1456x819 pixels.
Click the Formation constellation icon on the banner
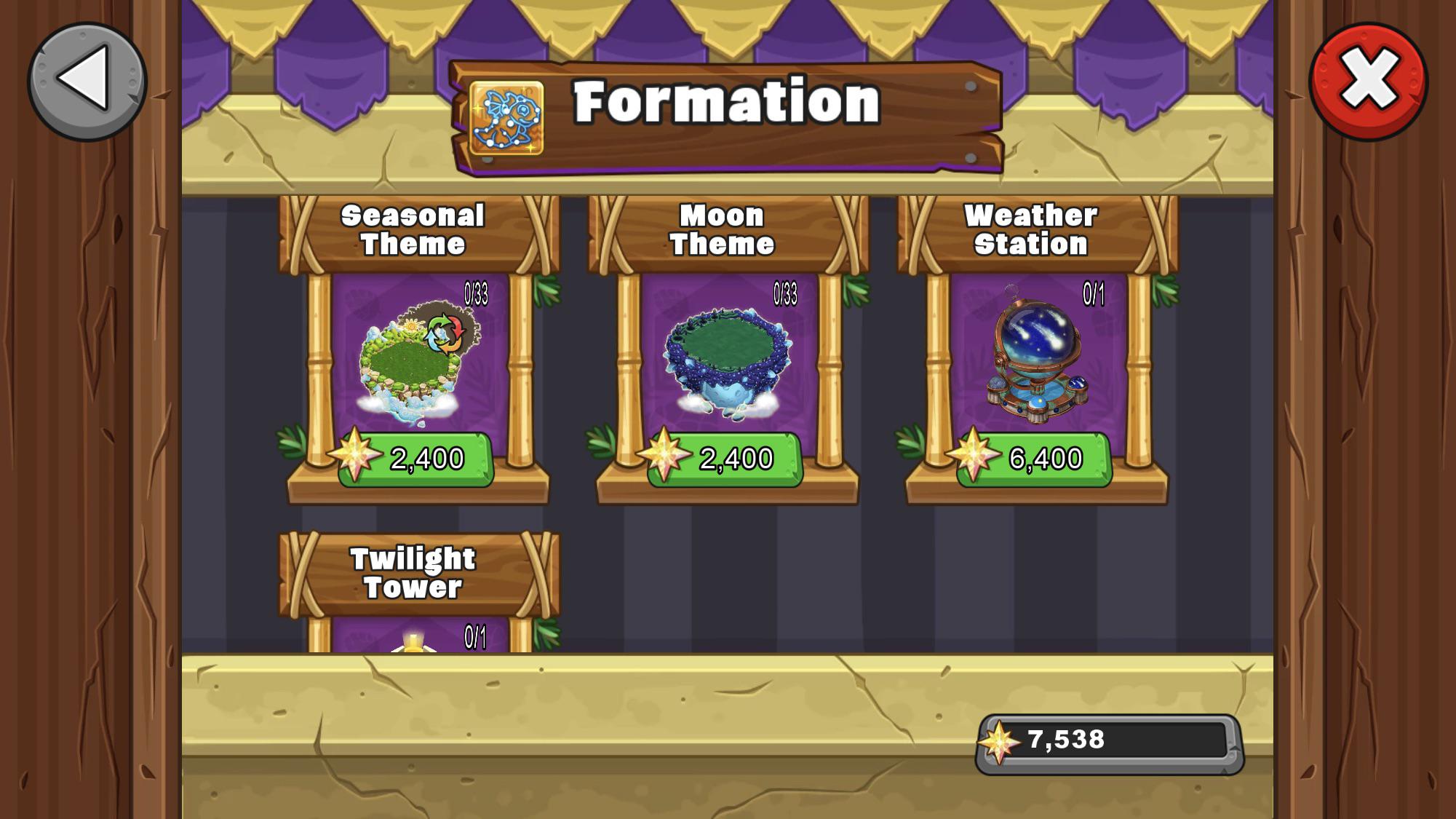point(506,116)
